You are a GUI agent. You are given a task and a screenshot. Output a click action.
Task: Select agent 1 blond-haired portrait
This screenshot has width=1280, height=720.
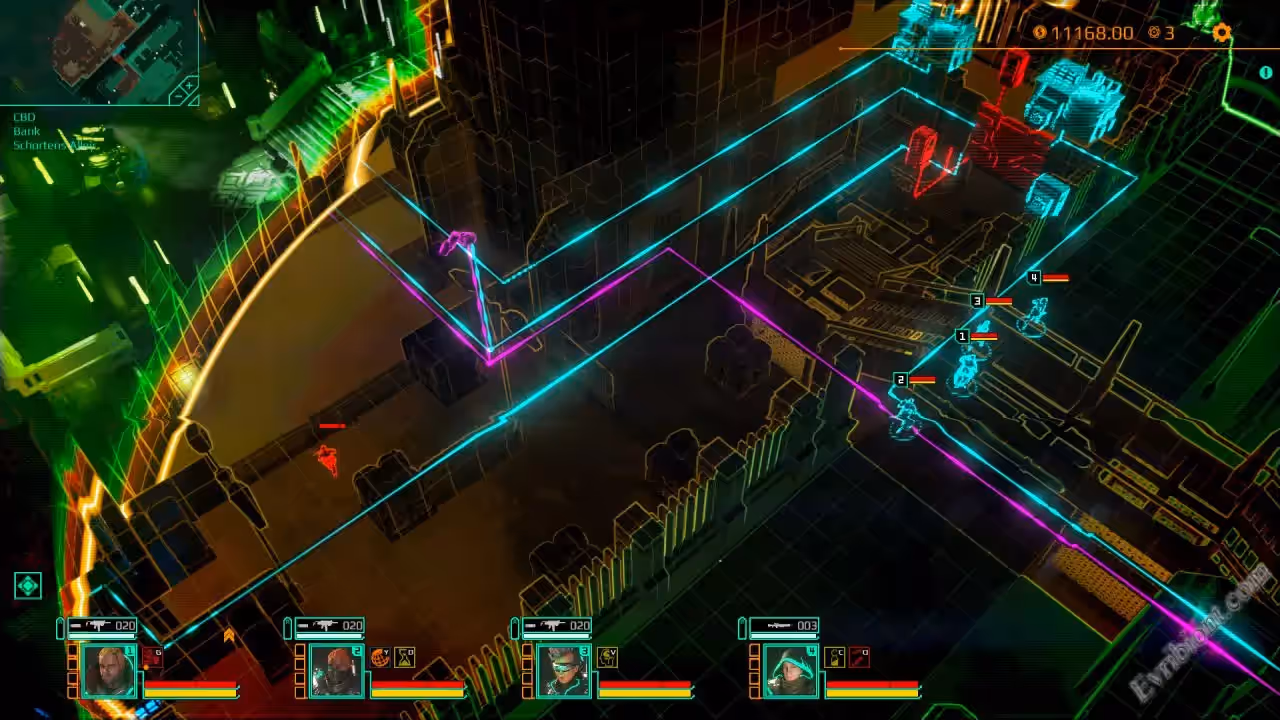(x=109, y=670)
